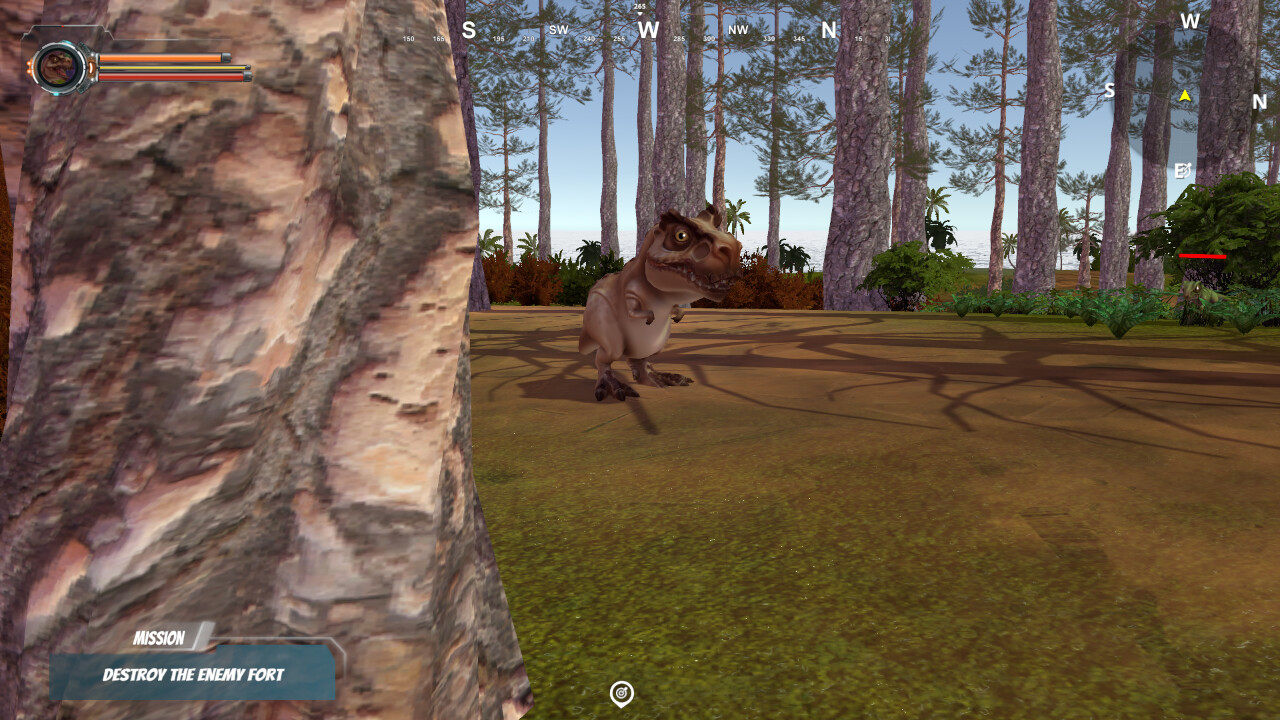Click the red enemy health bar near minimap
Image resolution: width=1280 pixels, height=720 pixels.
tap(1203, 255)
